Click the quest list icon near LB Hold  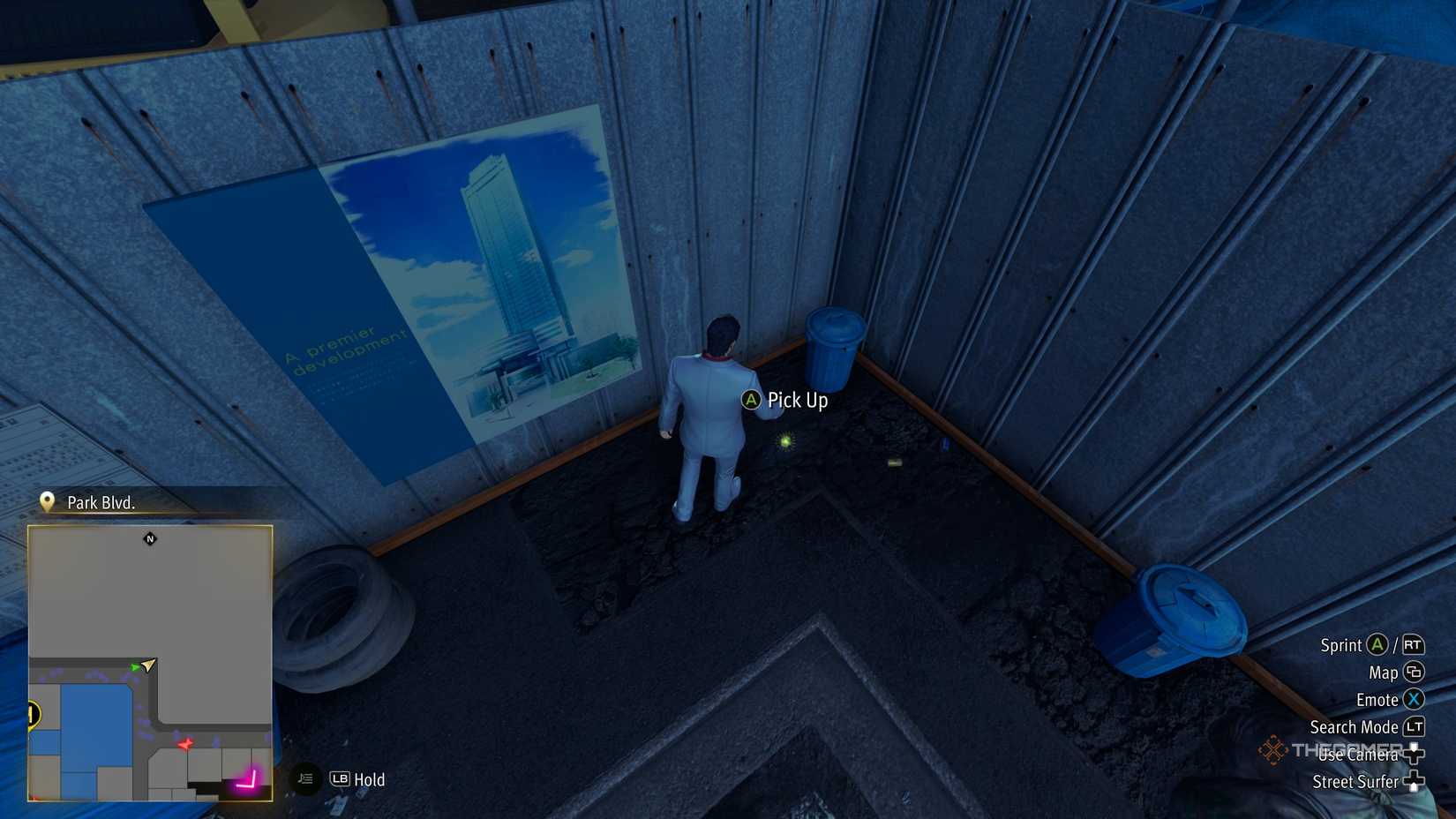click(304, 780)
